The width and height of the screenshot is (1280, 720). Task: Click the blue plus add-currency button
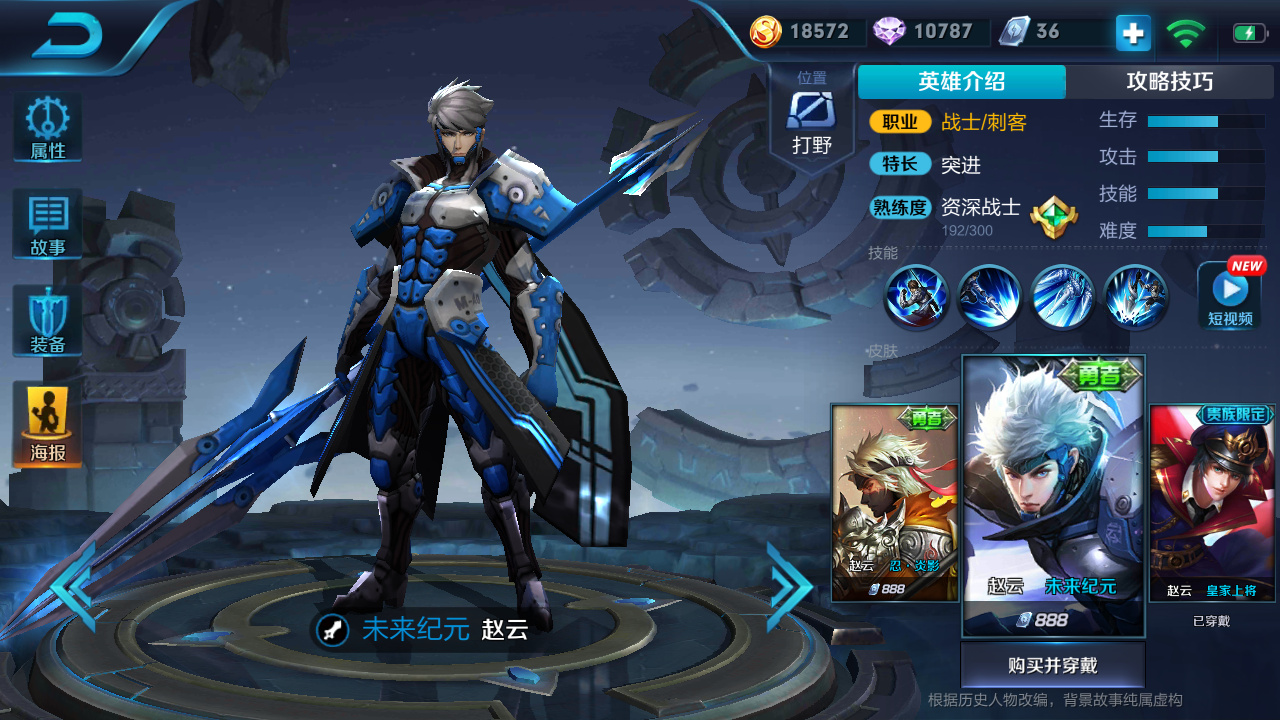1133,33
